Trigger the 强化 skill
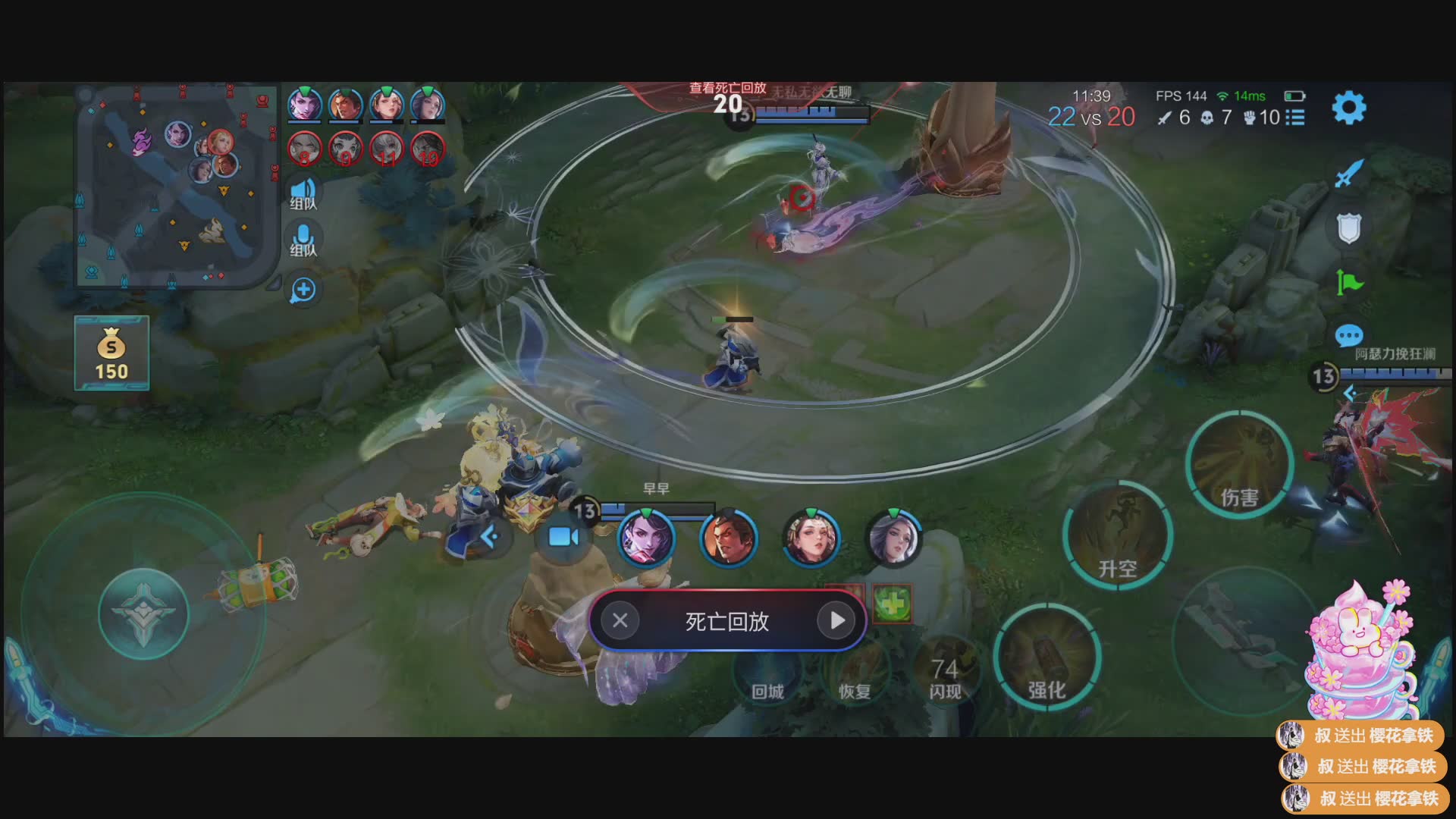The height and width of the screenshot is (819, 1456). pyautogui.click(x=1047, y=657)
